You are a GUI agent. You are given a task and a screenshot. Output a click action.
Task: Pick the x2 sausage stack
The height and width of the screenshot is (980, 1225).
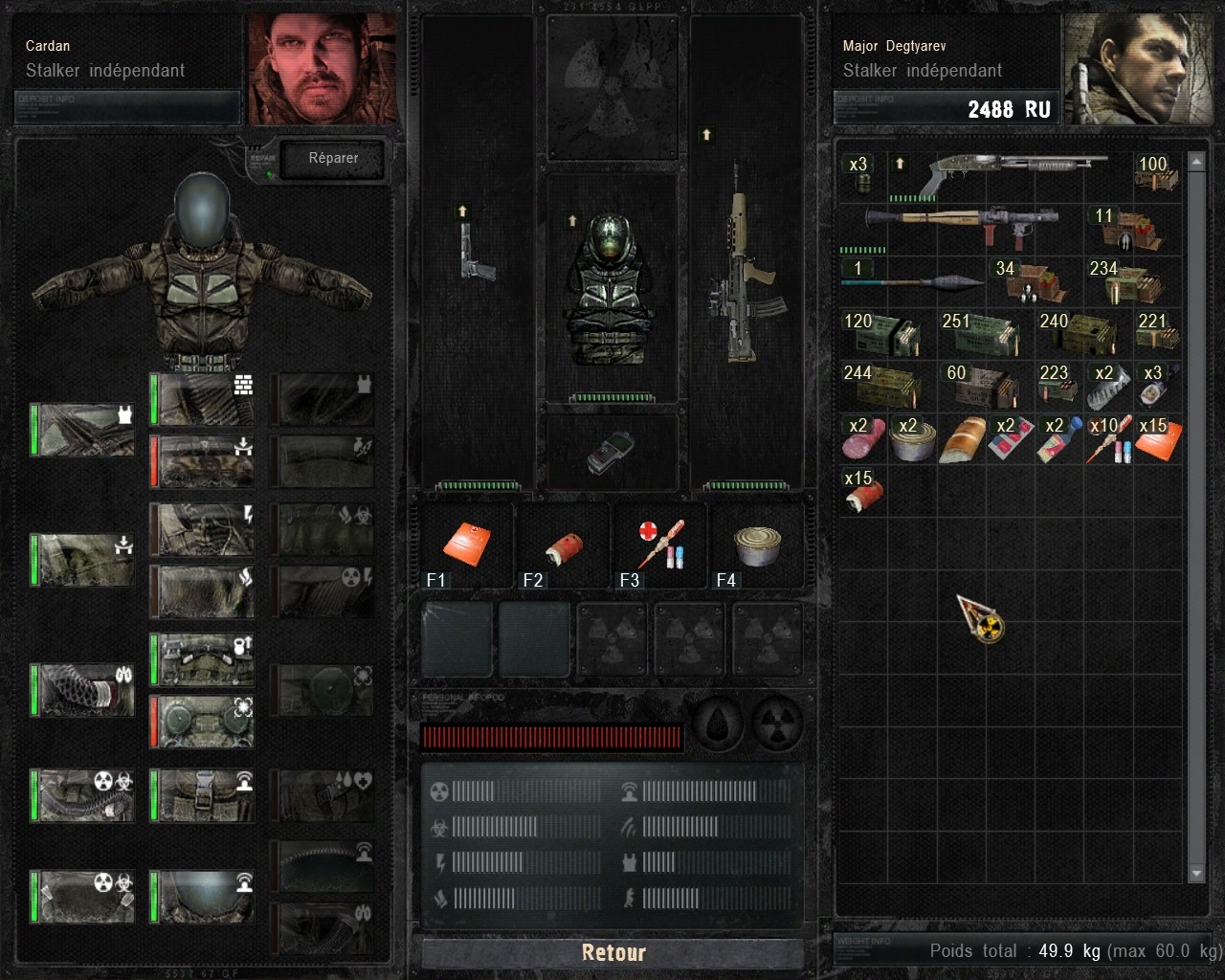coord(862,439)
